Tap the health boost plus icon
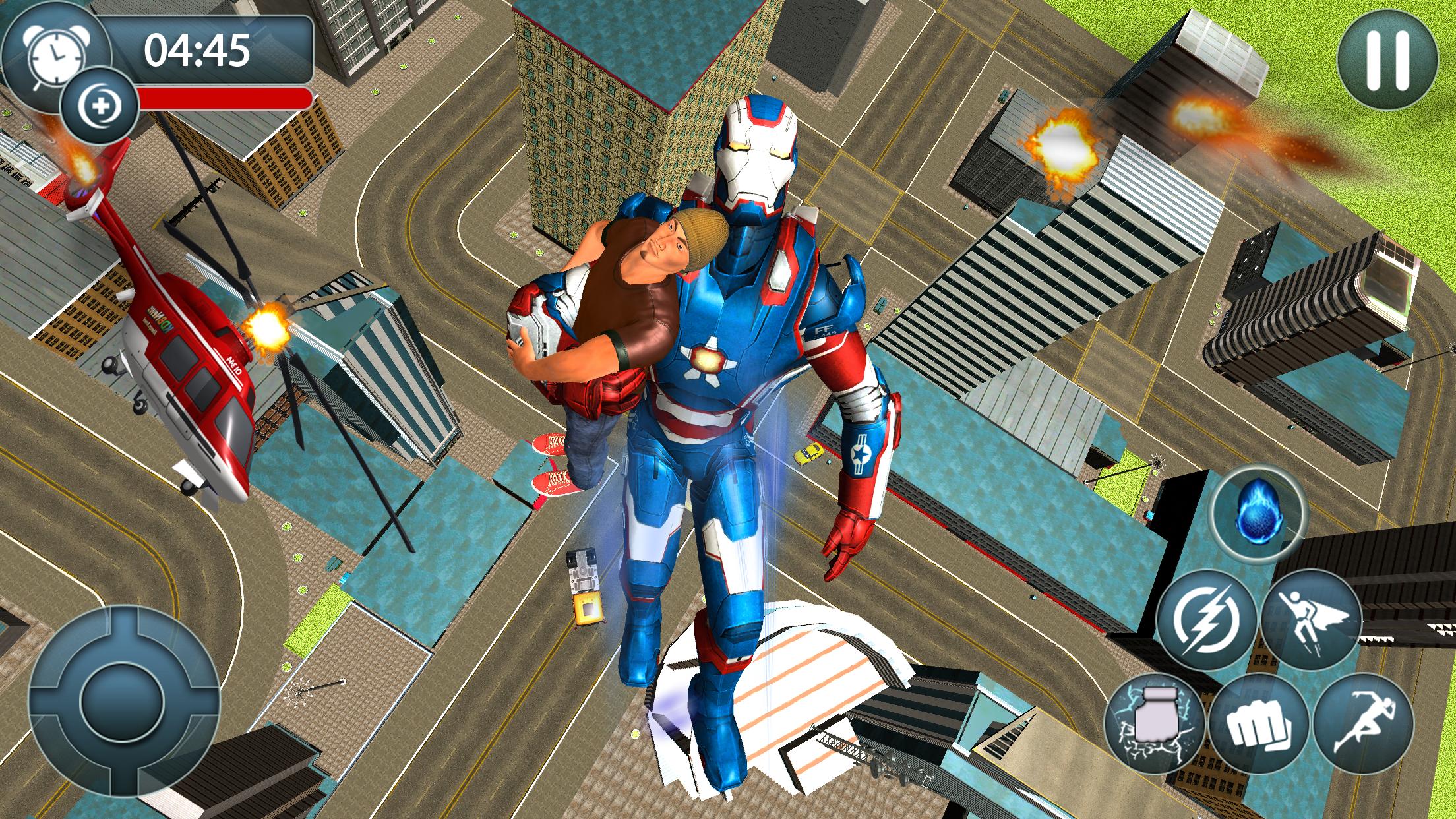The image size is (1456, 819). tap(99, 102)
